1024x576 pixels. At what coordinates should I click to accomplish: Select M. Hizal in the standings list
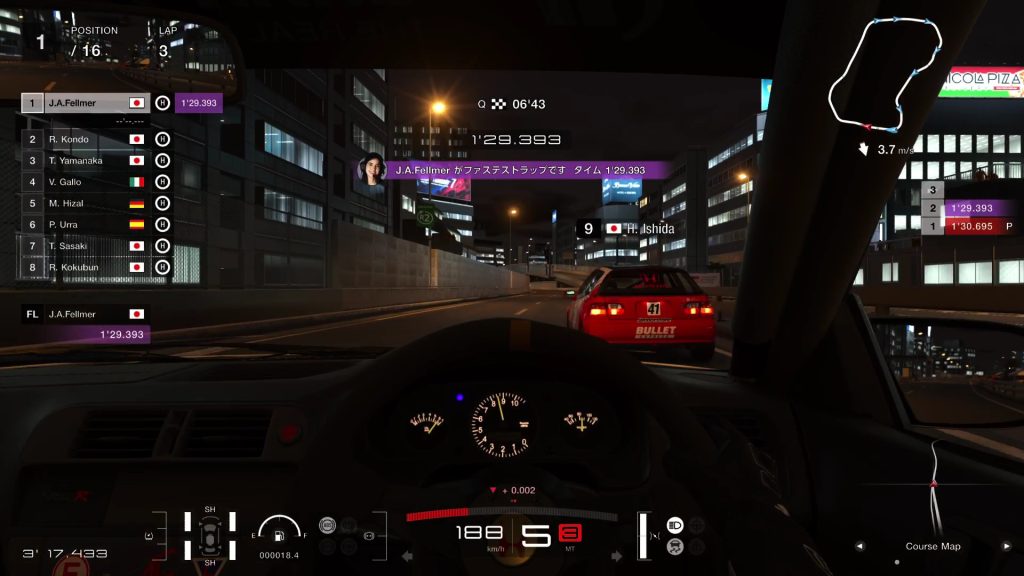click(x=85, y=203)
